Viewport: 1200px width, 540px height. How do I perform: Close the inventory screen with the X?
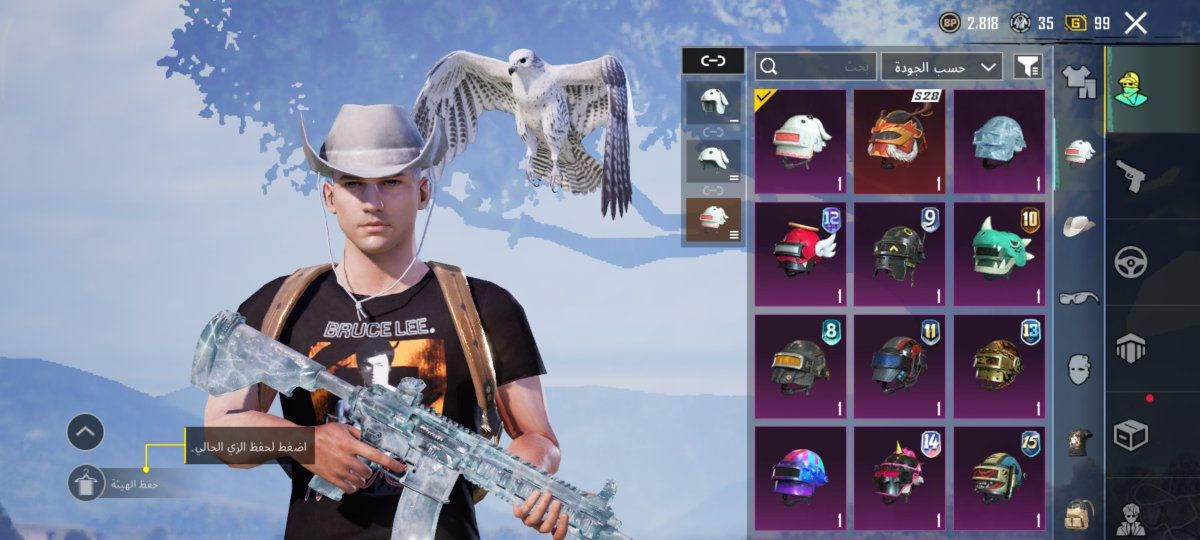tap(1135, 23)
